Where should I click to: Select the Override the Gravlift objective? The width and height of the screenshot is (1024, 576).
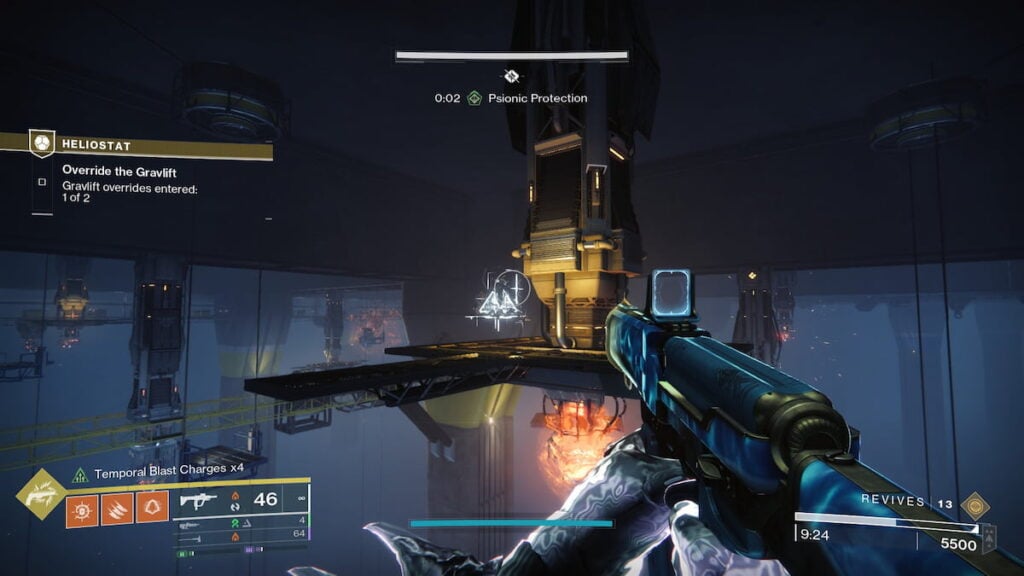click(119, 171)
